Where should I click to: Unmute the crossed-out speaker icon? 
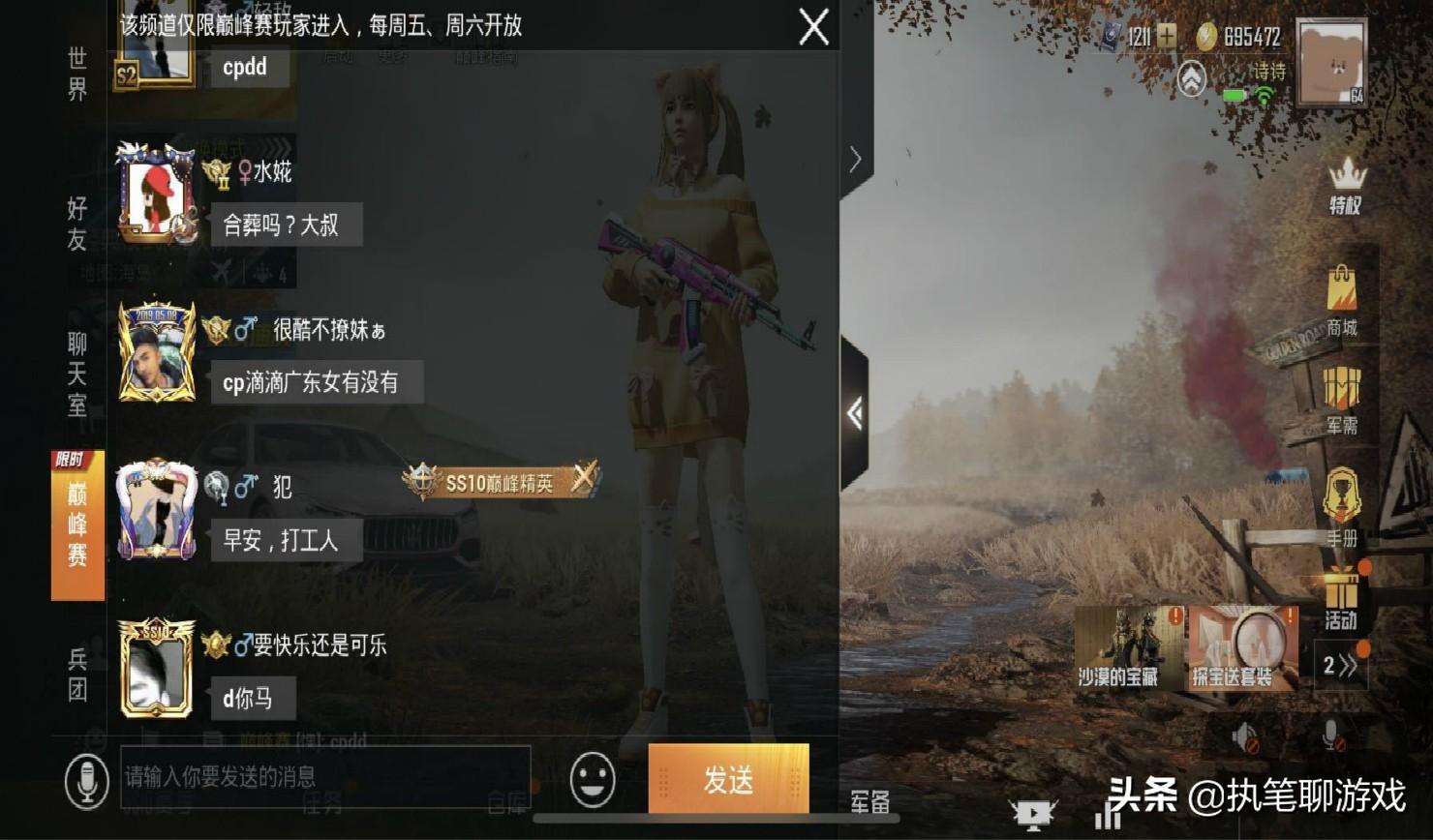pos(1244,737)
